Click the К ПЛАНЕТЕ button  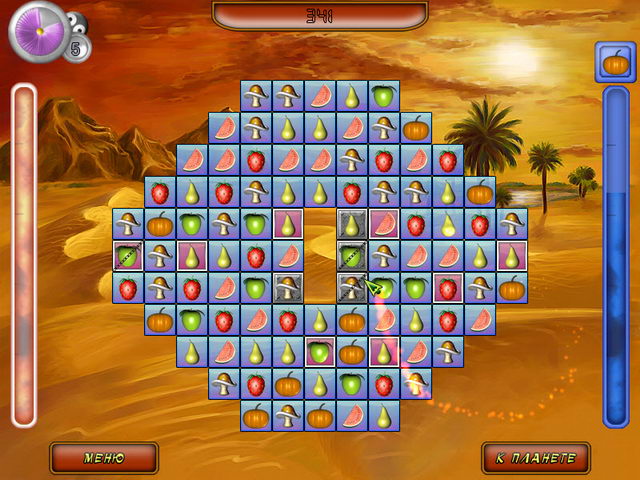pos(536,458)
